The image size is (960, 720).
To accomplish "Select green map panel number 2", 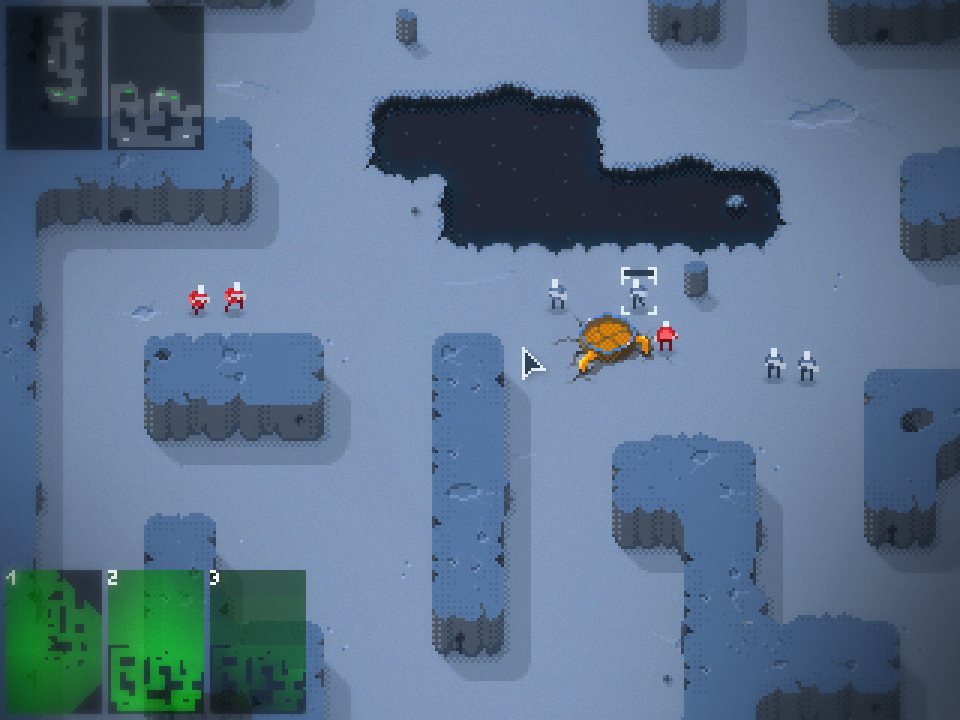I will click(x=155, y=640).
